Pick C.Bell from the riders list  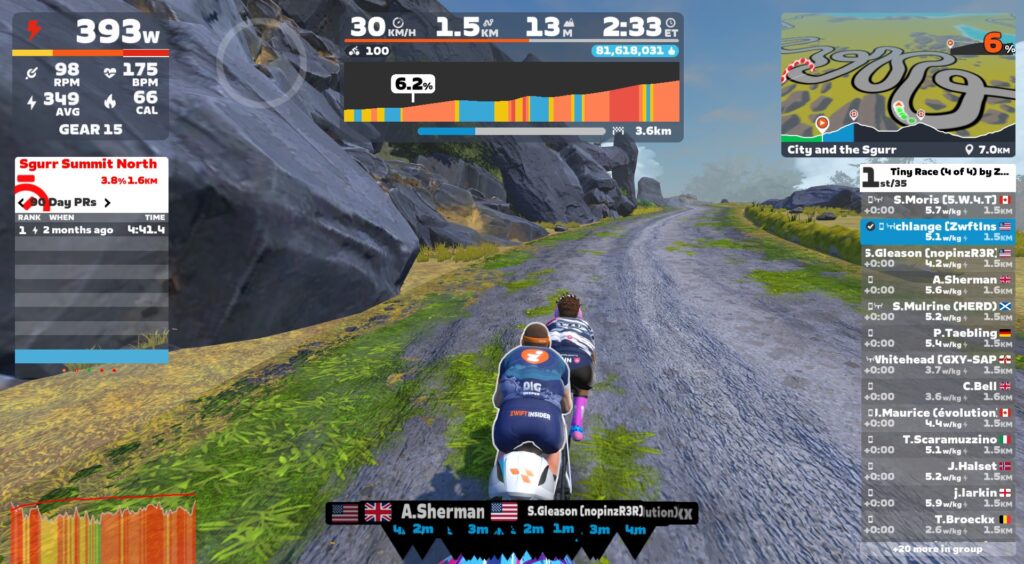pos(938,391)
